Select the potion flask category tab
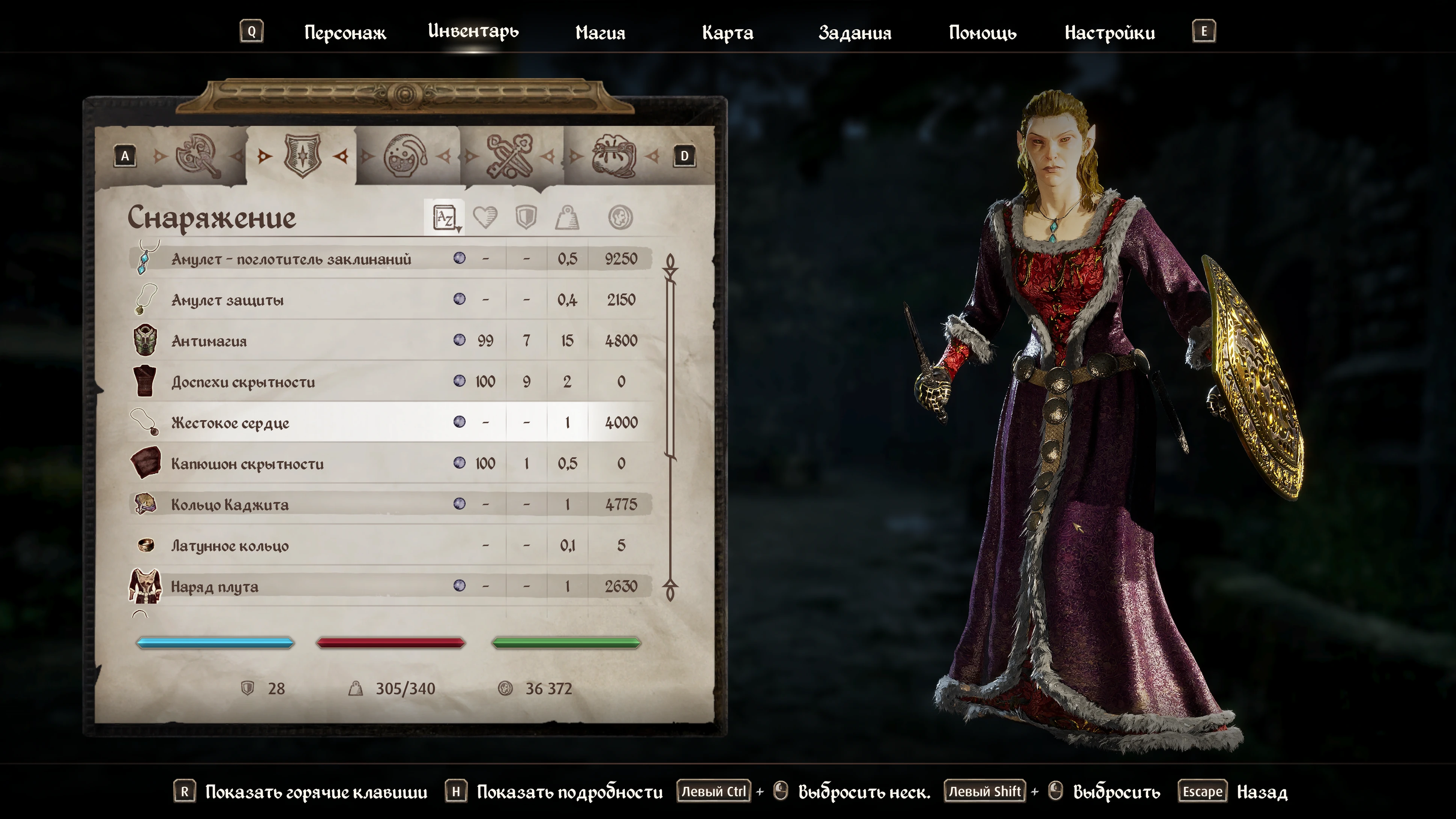1456x819 pixels. [x=405, y=156]
